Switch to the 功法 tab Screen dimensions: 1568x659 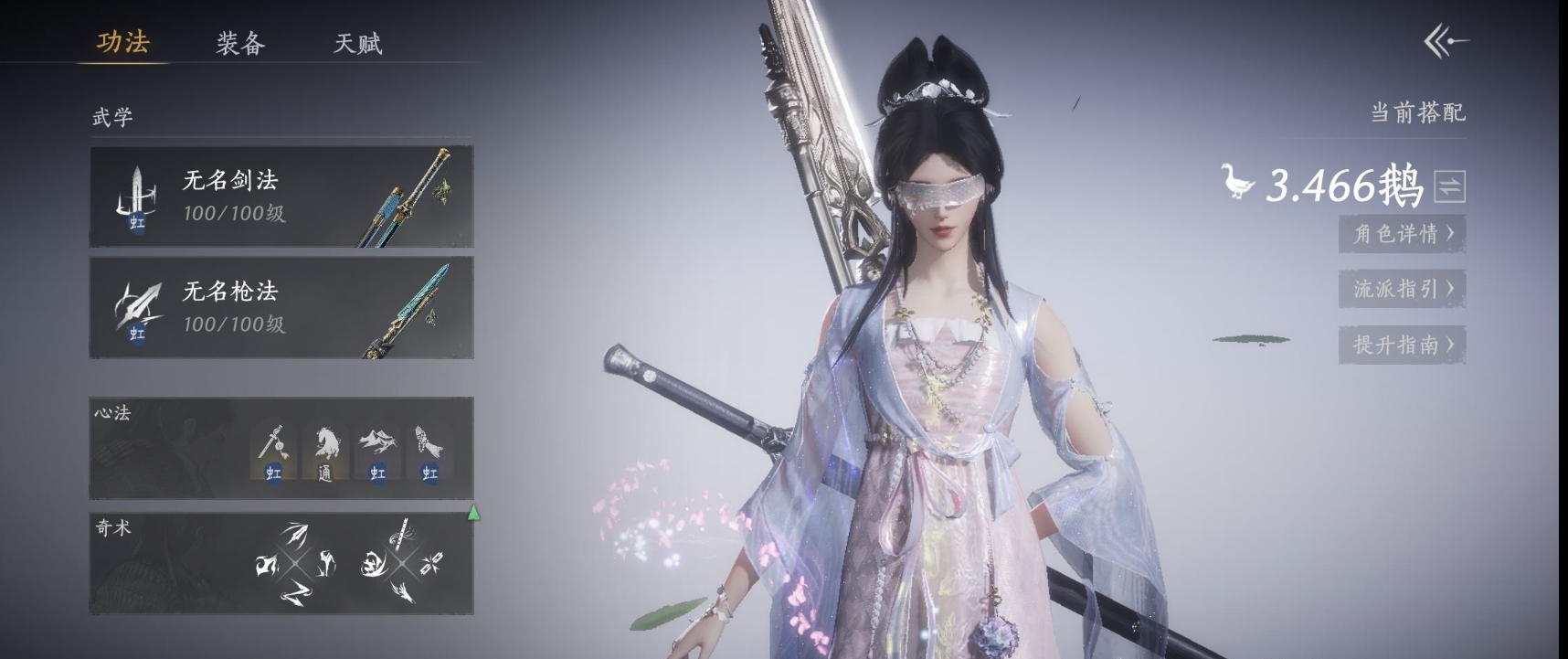123,42
